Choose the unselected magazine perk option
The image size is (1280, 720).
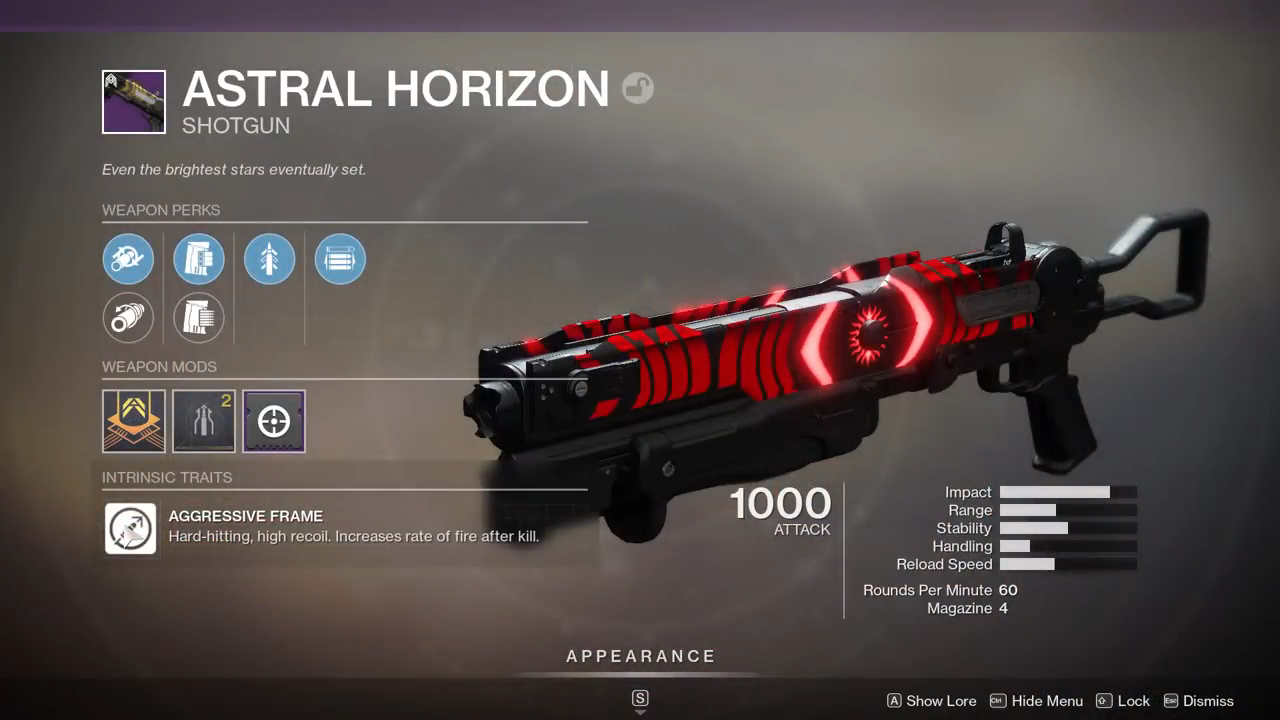[199, 318]
